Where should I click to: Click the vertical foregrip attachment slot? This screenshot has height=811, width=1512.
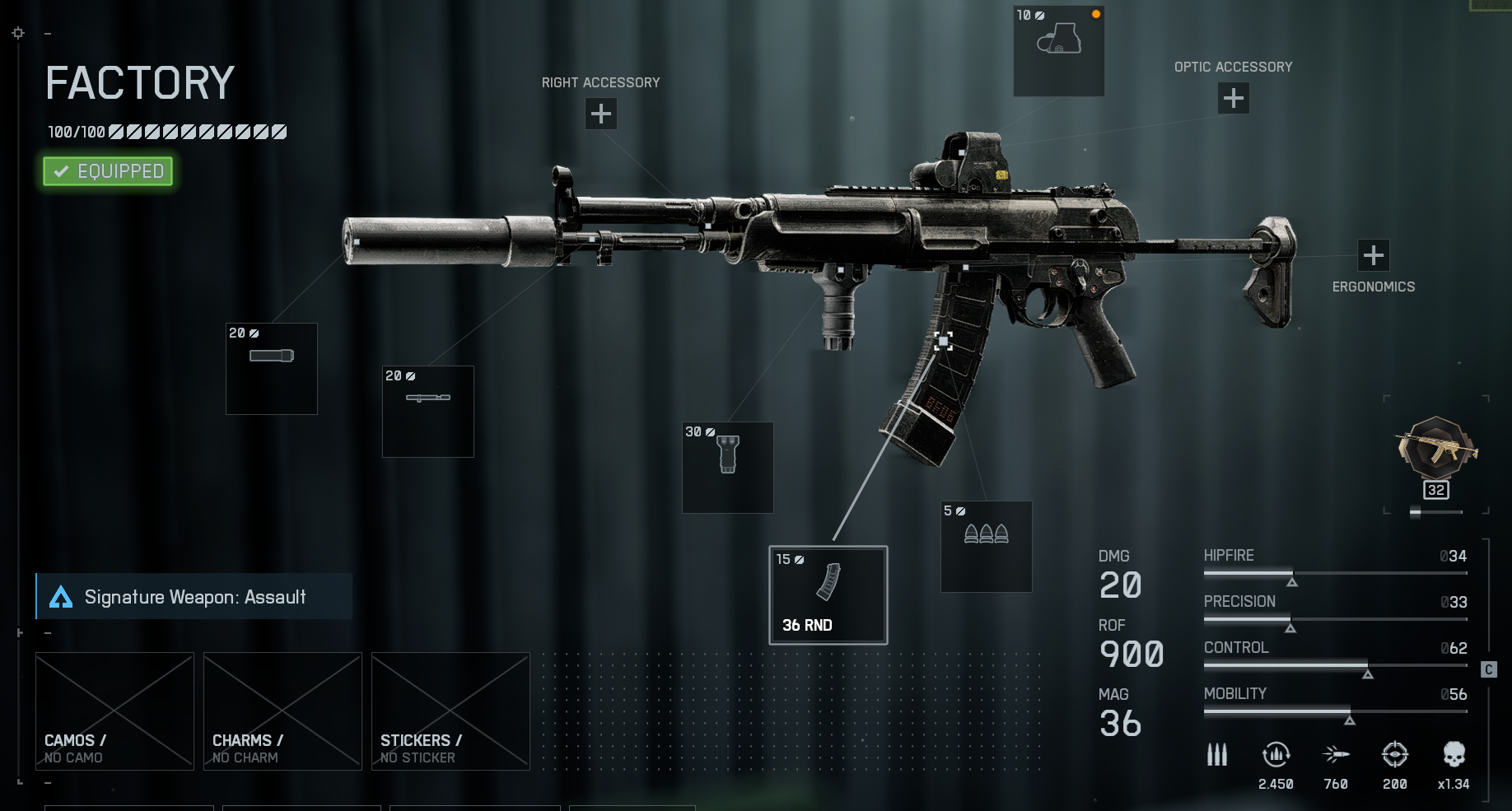tap(727, 467)
